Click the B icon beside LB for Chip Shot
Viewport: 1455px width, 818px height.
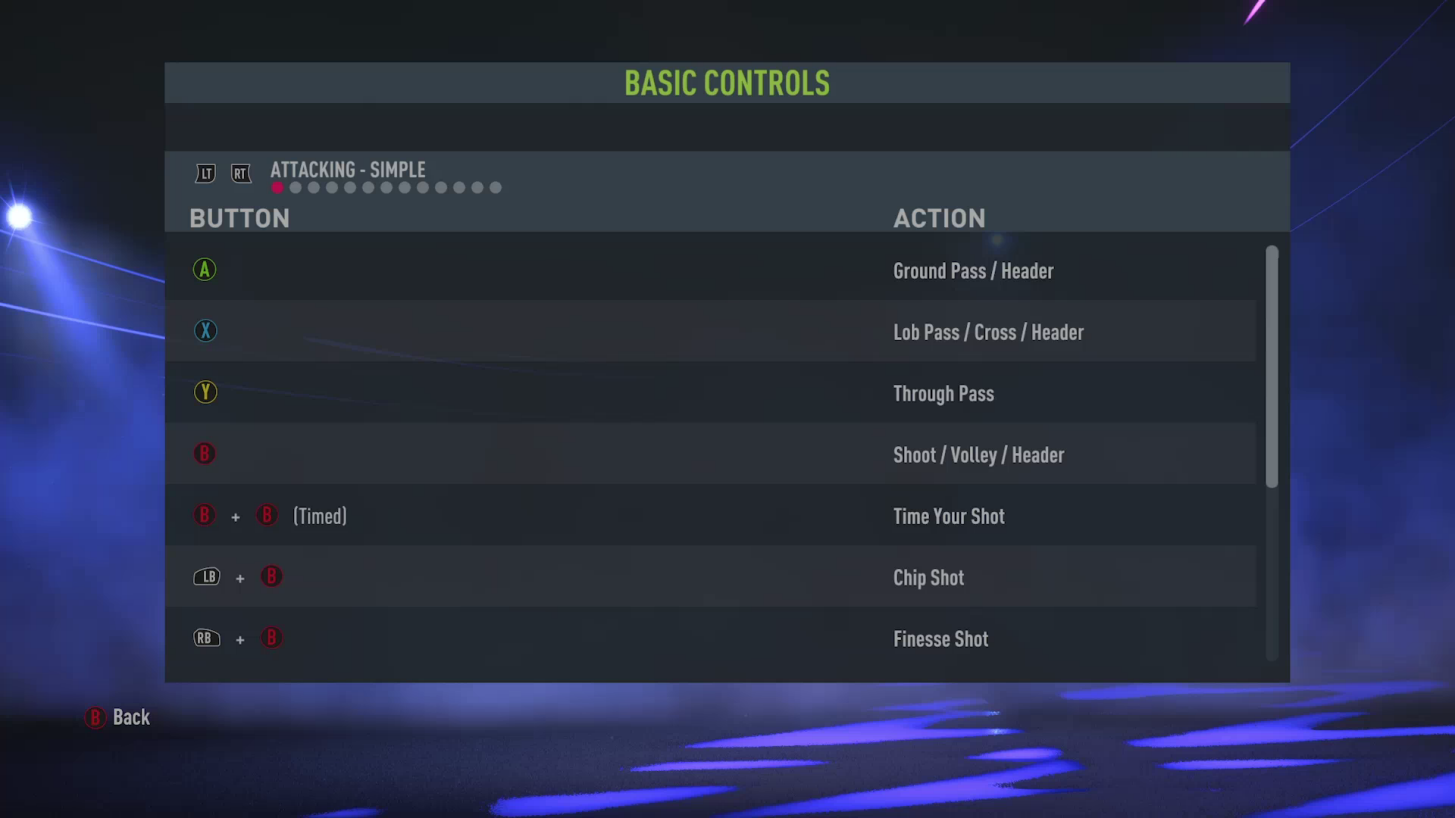271,576
